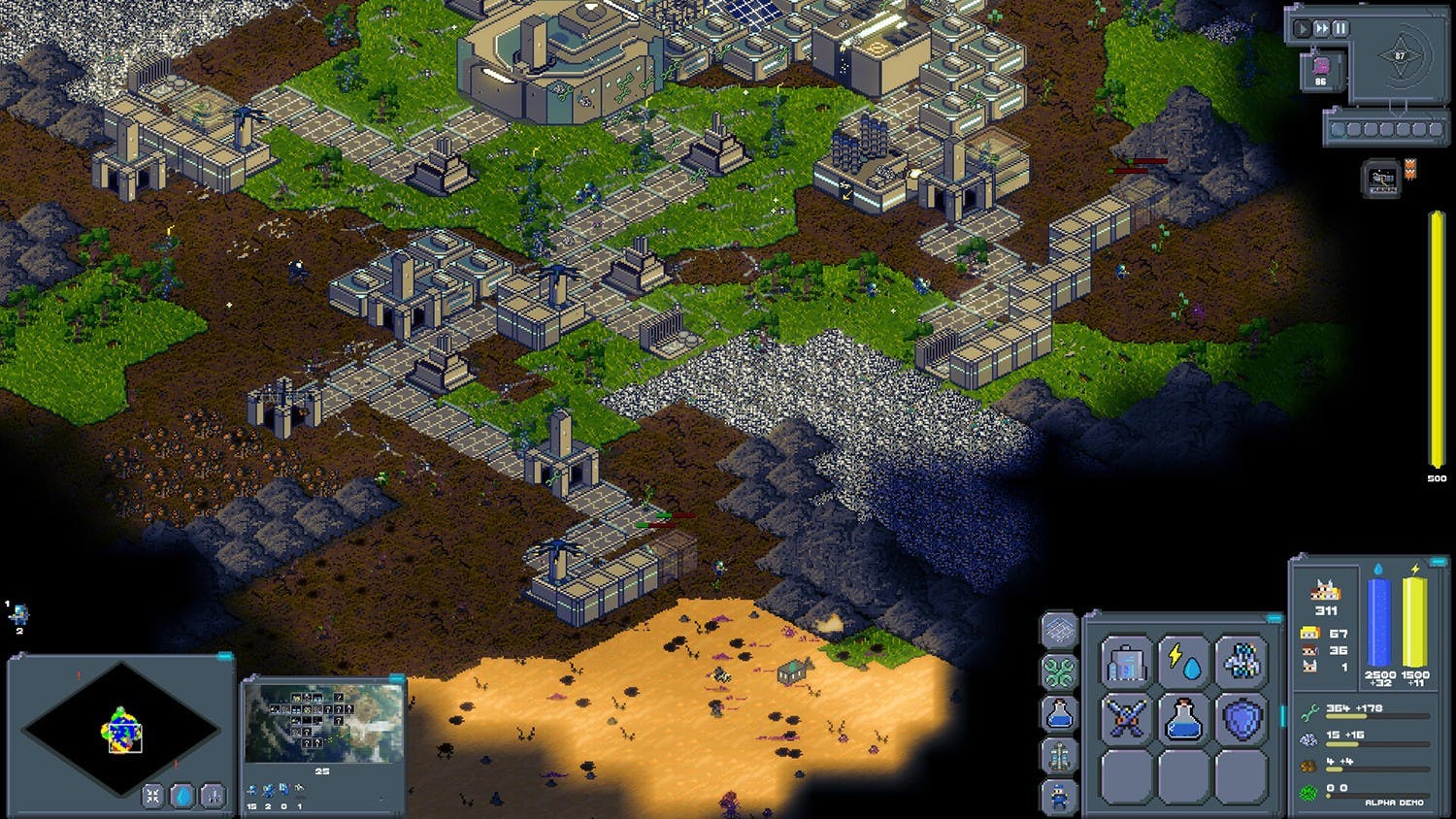
Task: Switch to the blue soldier side tab
Action: pos(1059,796)
